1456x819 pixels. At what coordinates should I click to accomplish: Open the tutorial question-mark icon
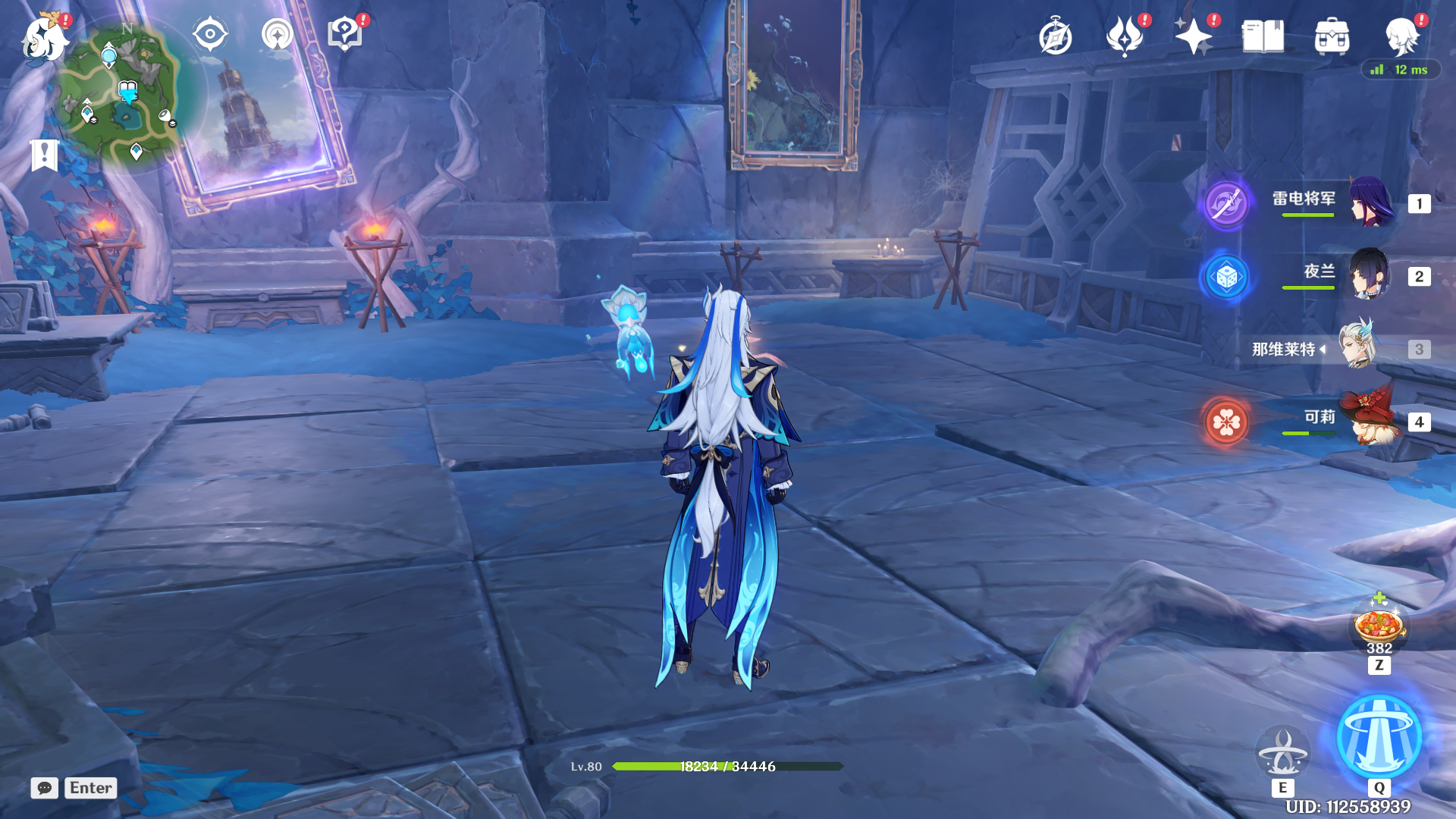click(x=344, y=35)
